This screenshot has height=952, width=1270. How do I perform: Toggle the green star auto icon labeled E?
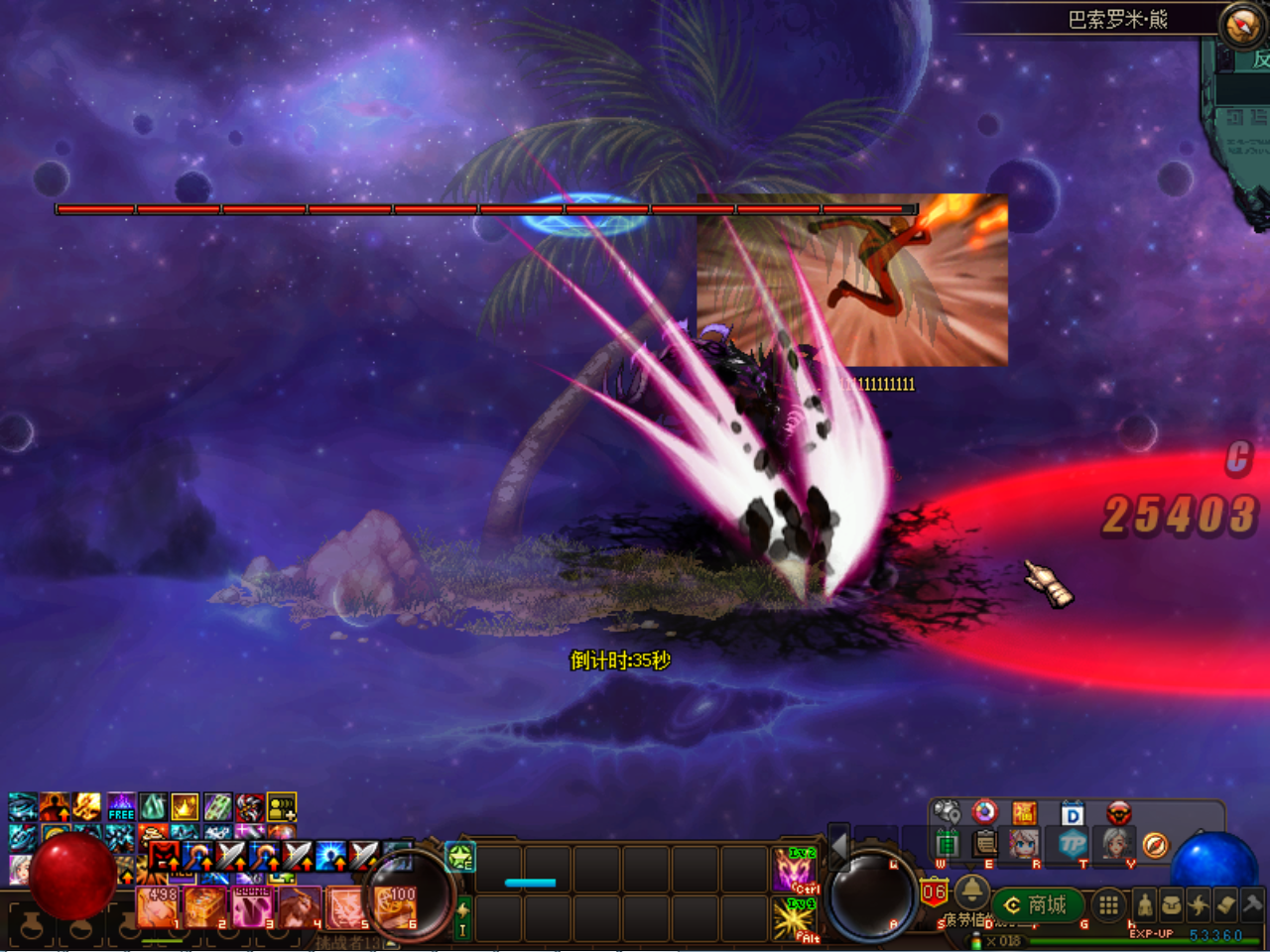(459, 857)
